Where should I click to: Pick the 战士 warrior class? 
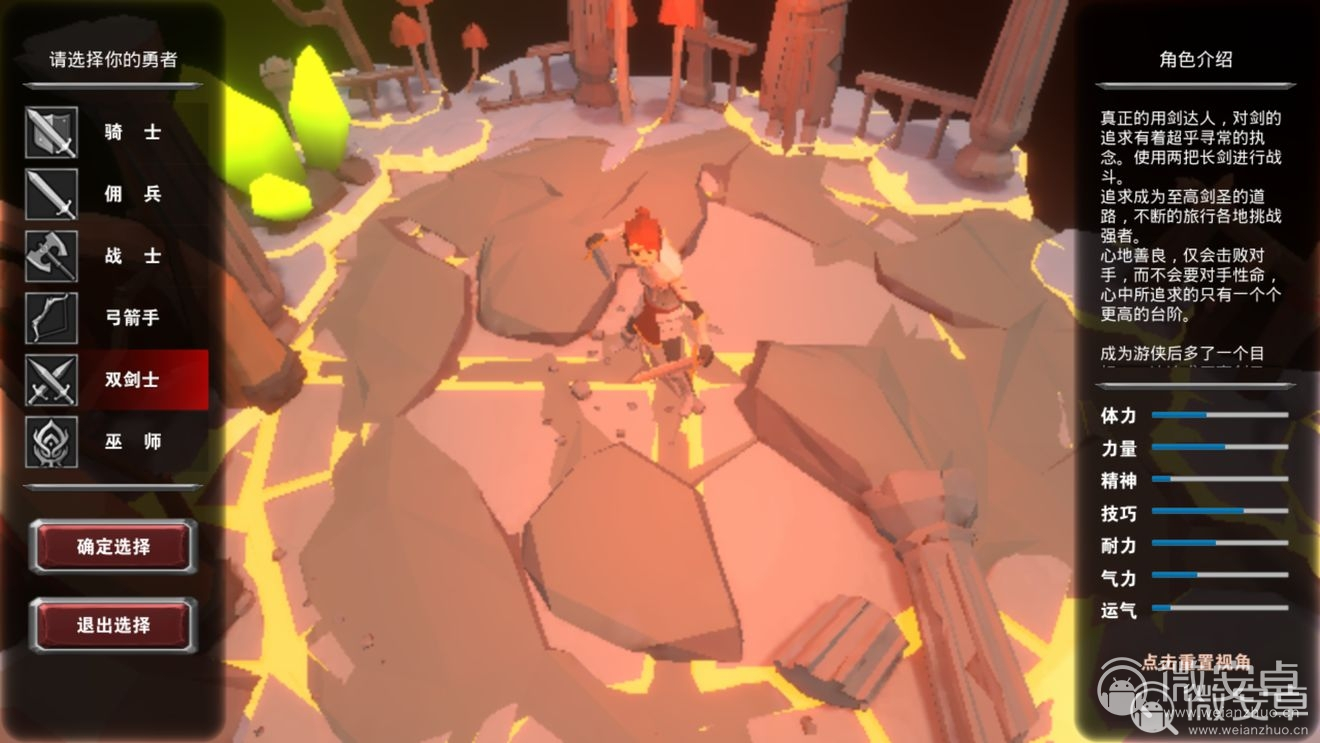[x=133, y=256]
